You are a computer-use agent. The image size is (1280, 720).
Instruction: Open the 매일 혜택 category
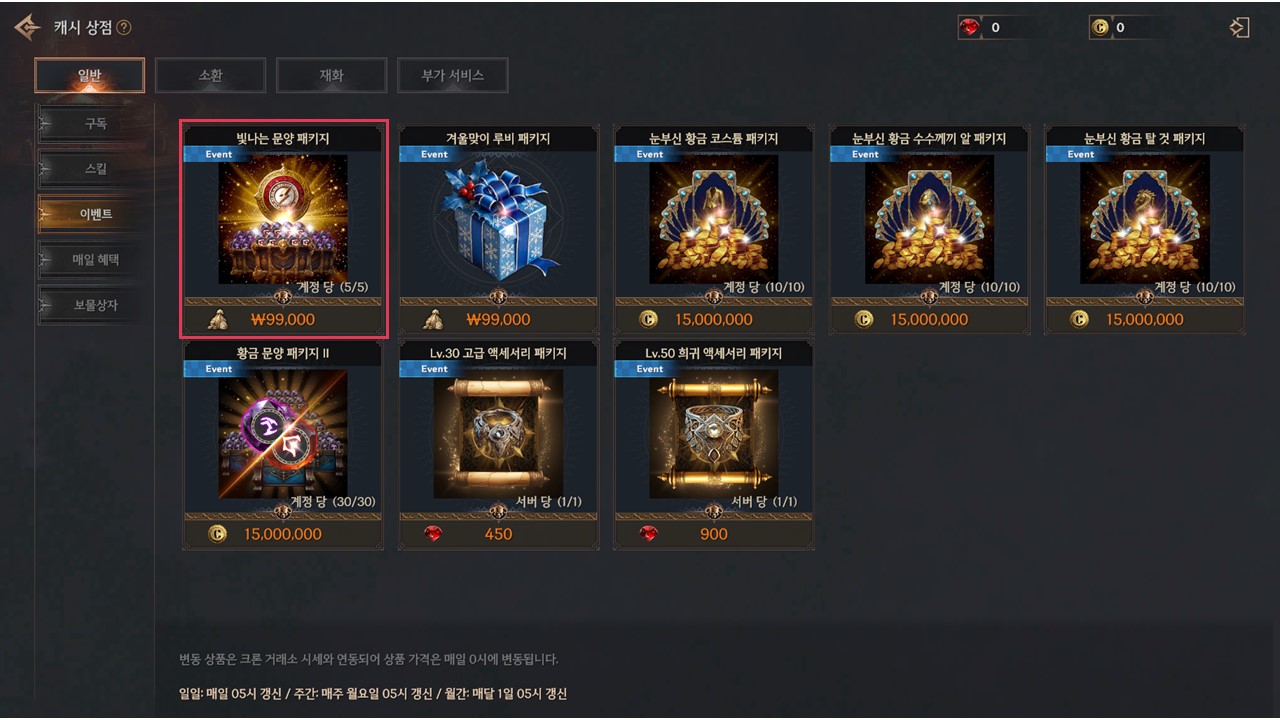point(95,260)
